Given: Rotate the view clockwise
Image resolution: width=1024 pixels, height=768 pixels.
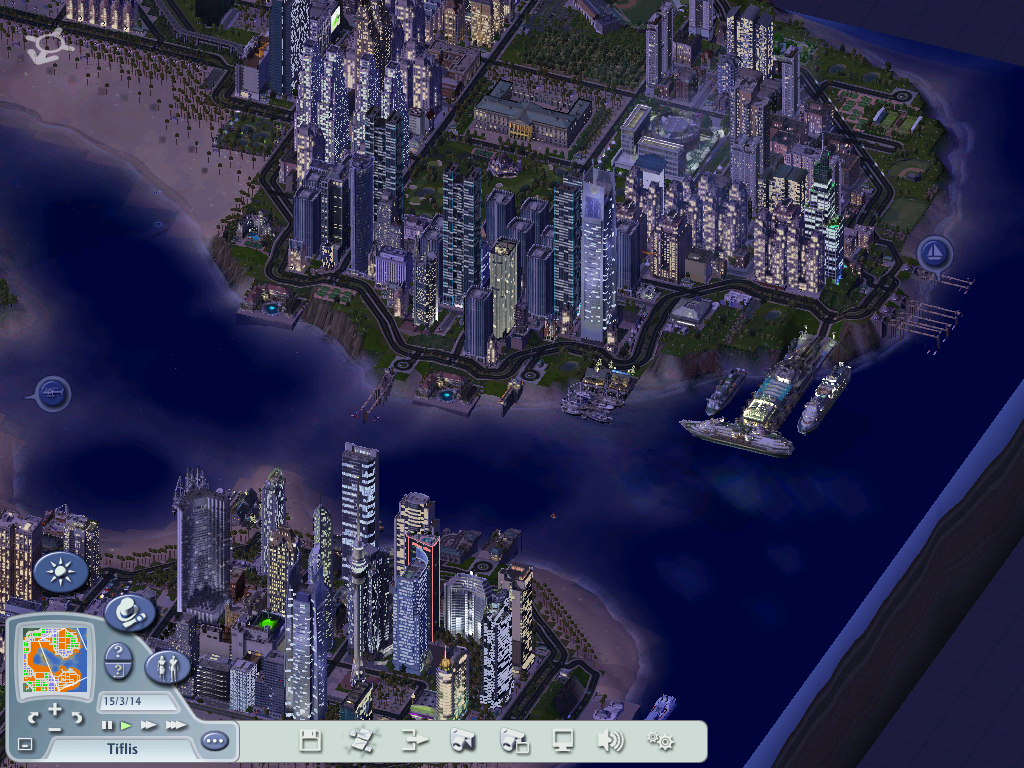Looking at the screenshot, I should (x=78, y=717).
